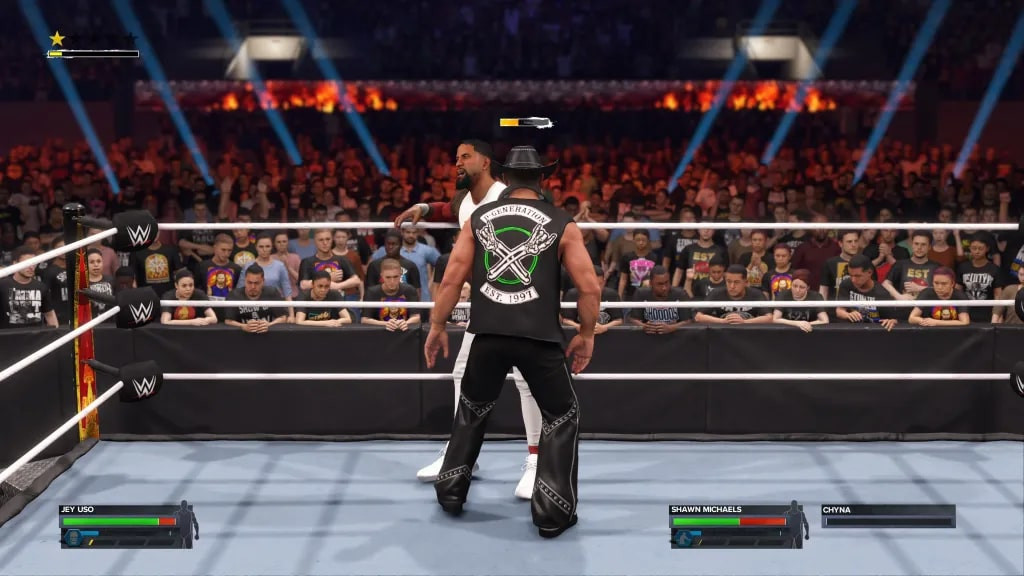Select Shawn Michaels' body damage silhouette
Image resolution: width=1024 pixels, height=576 pixels.
pos(797,524)
